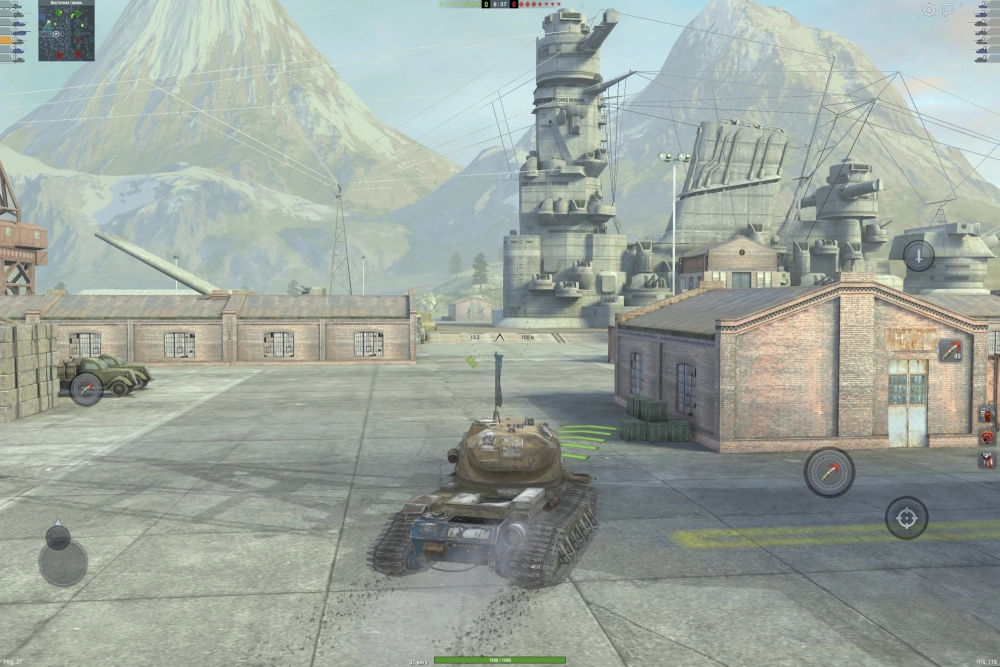The height and width of the screenshot is (667, 1000).
Task: Open the chat speech bubble
Action: (949, 9)
